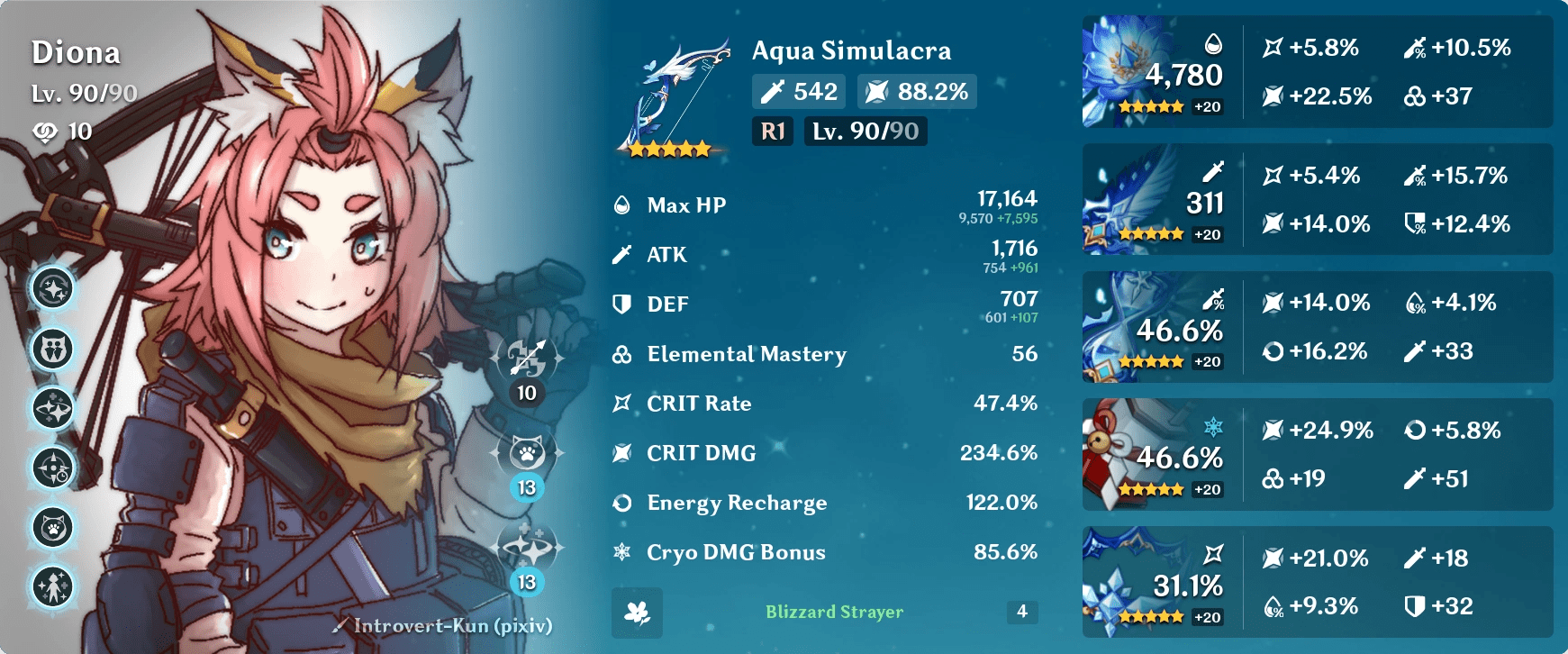Click the Blizzard Strayer artifact set leaf icon

[x=637, y=613]
